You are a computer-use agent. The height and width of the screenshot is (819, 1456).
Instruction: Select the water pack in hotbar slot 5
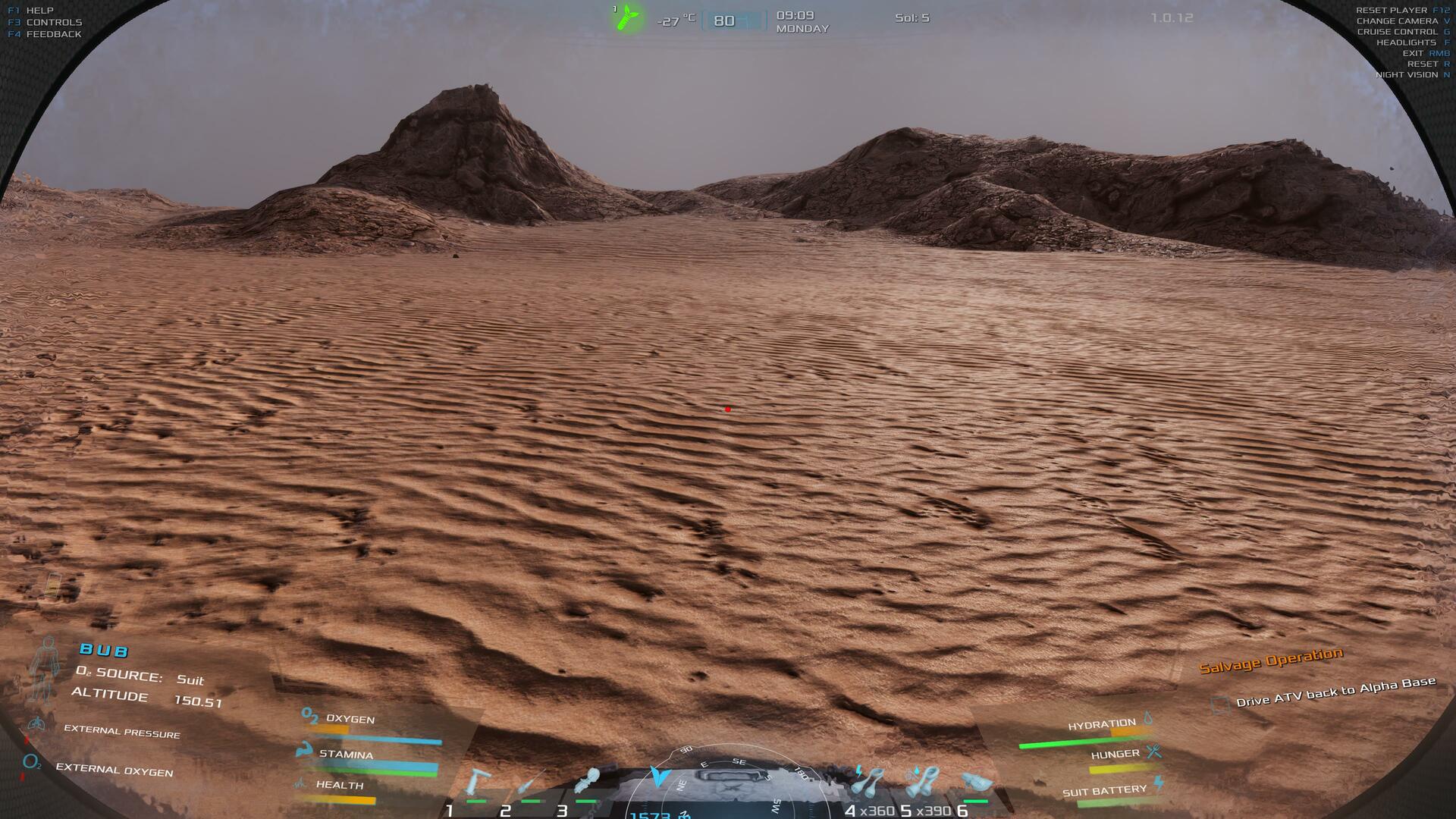point(922,782)
